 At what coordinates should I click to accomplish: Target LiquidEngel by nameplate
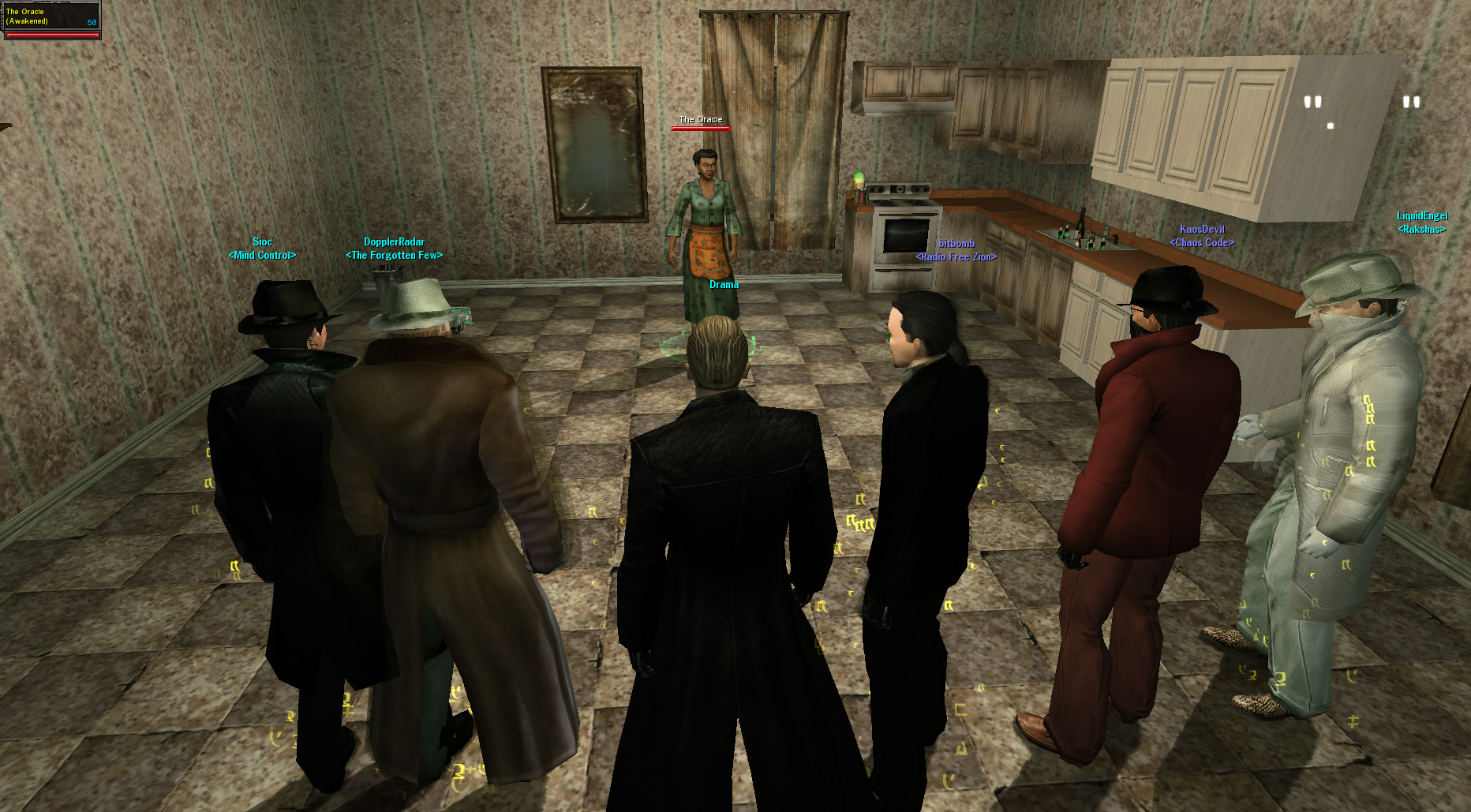[x=1422, y=216]
